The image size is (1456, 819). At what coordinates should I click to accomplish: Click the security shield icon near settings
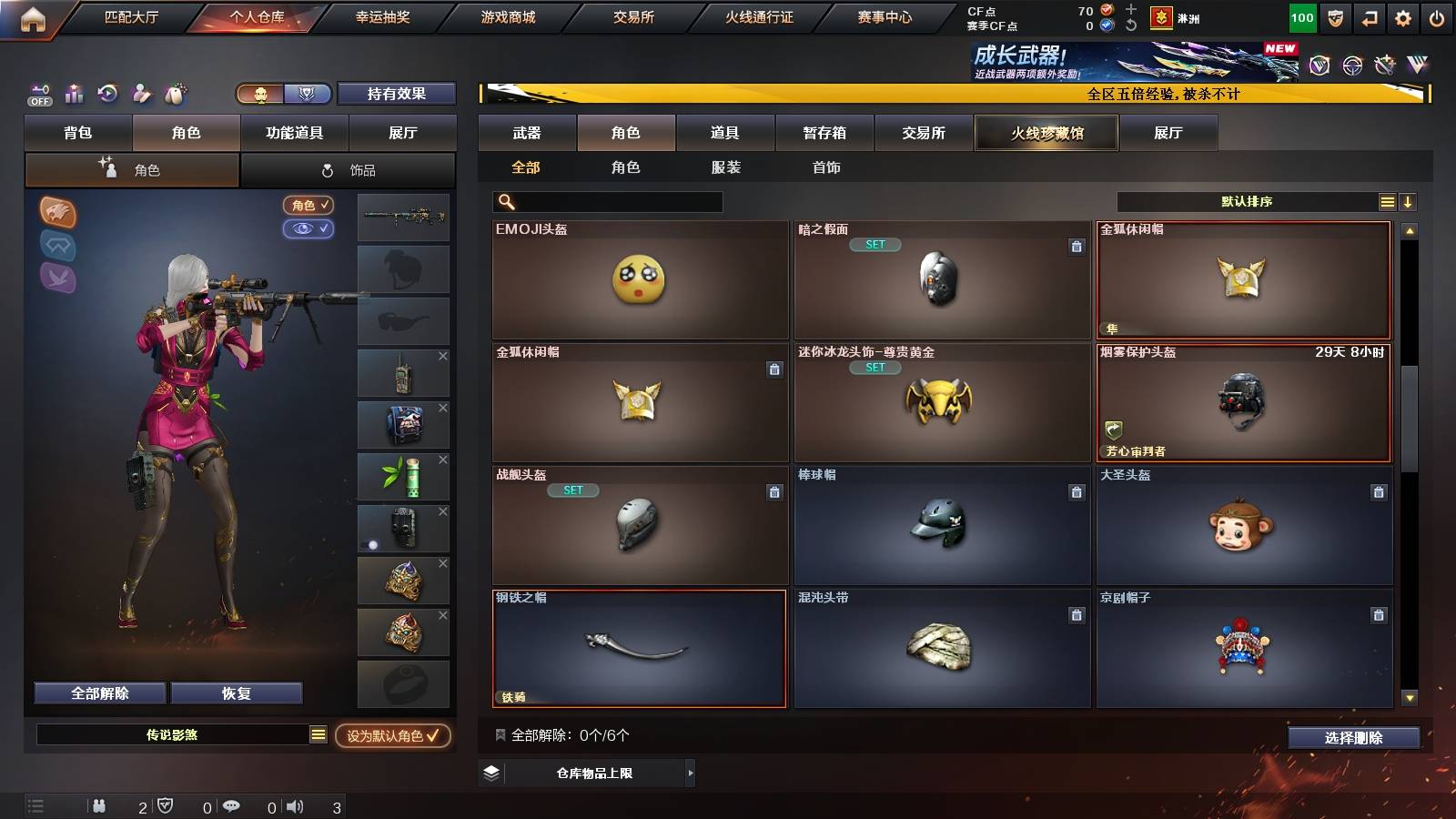[x=1336, y=18]
